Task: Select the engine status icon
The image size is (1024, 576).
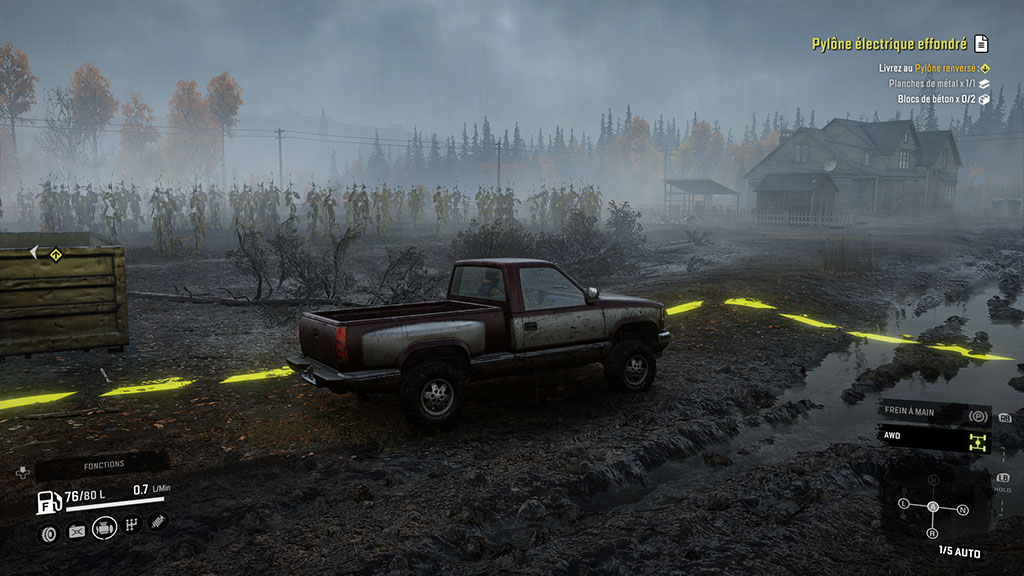Action: pos(104,528)
